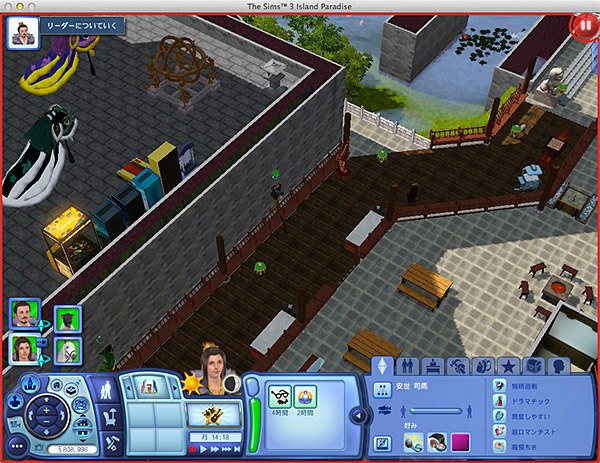Play the game at normal speed
Viewport: 600px width, 463px height.
(x=205, y=450)
